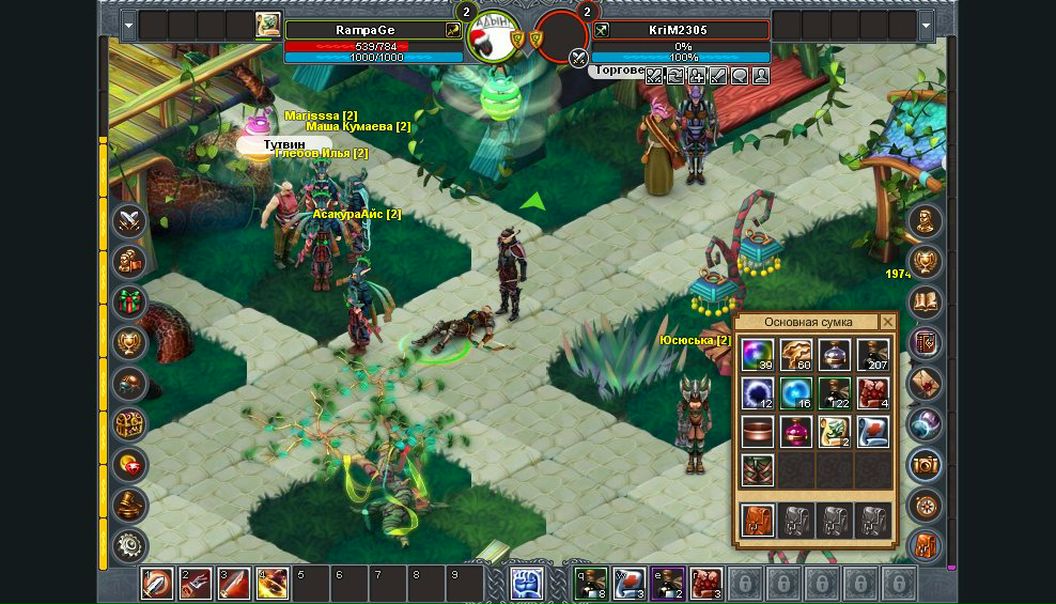Open the red gem shop icon

129,464
